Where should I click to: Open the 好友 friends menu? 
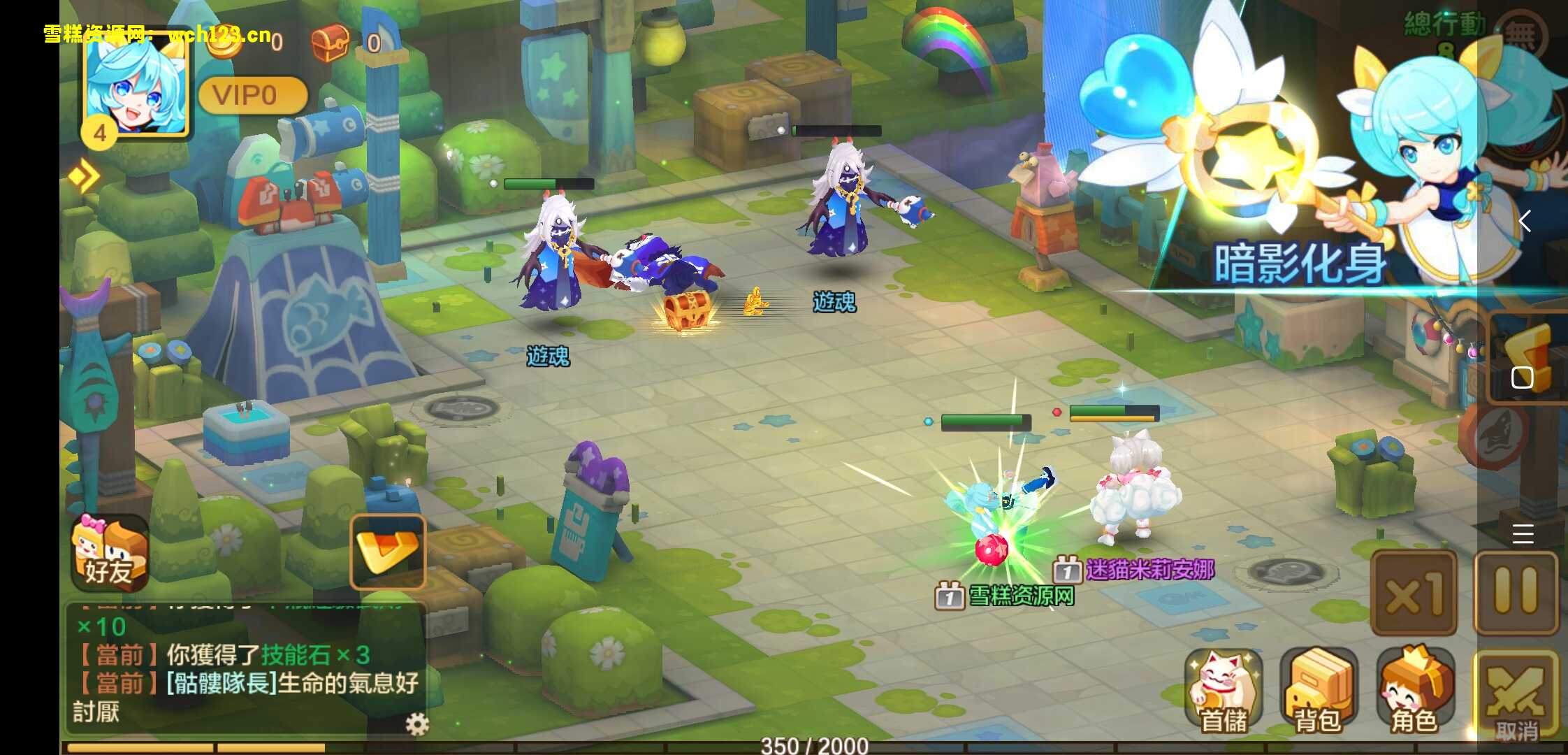click(110, 554)
